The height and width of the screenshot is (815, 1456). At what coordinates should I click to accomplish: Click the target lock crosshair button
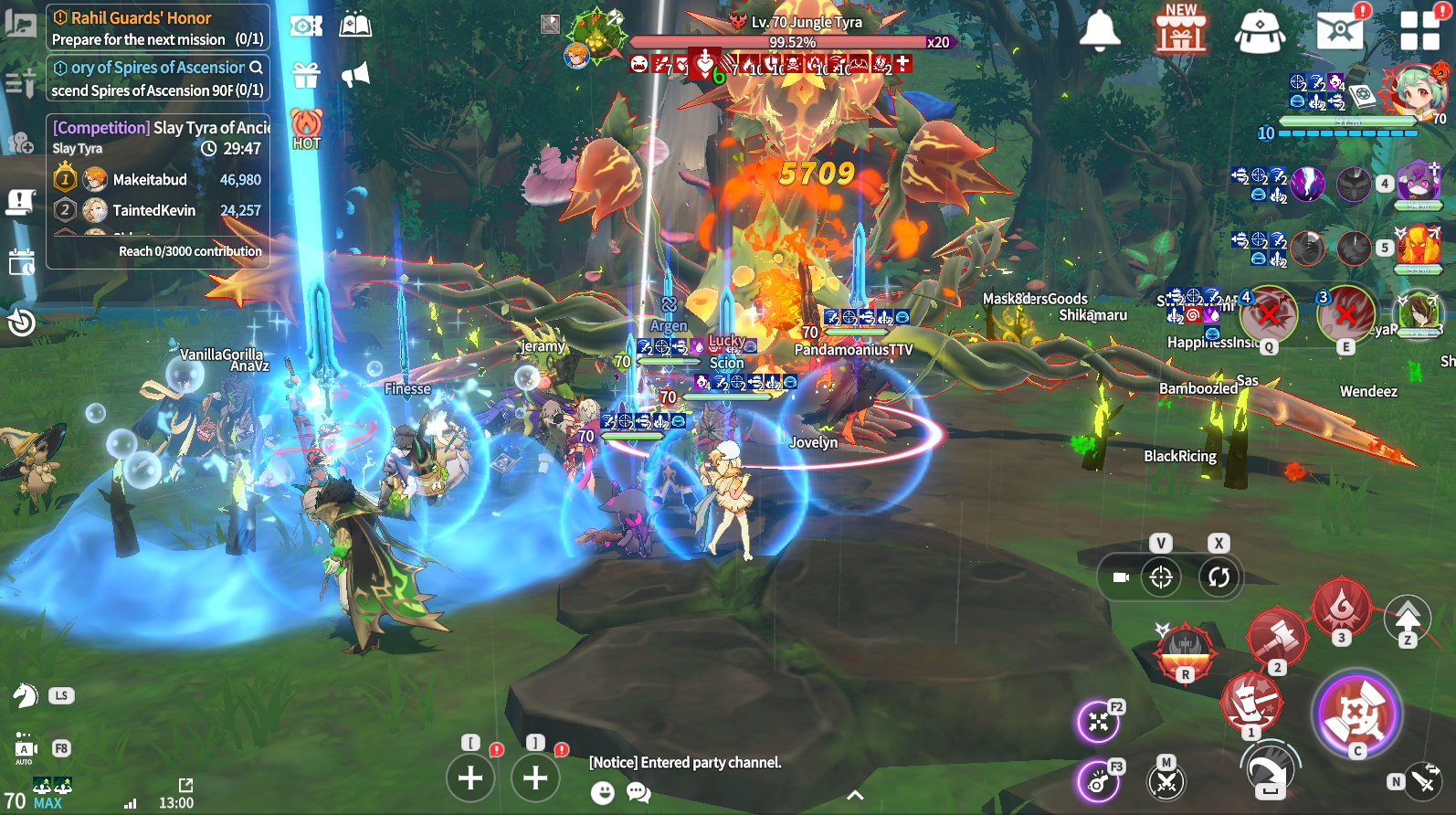tap(1161, 577)
